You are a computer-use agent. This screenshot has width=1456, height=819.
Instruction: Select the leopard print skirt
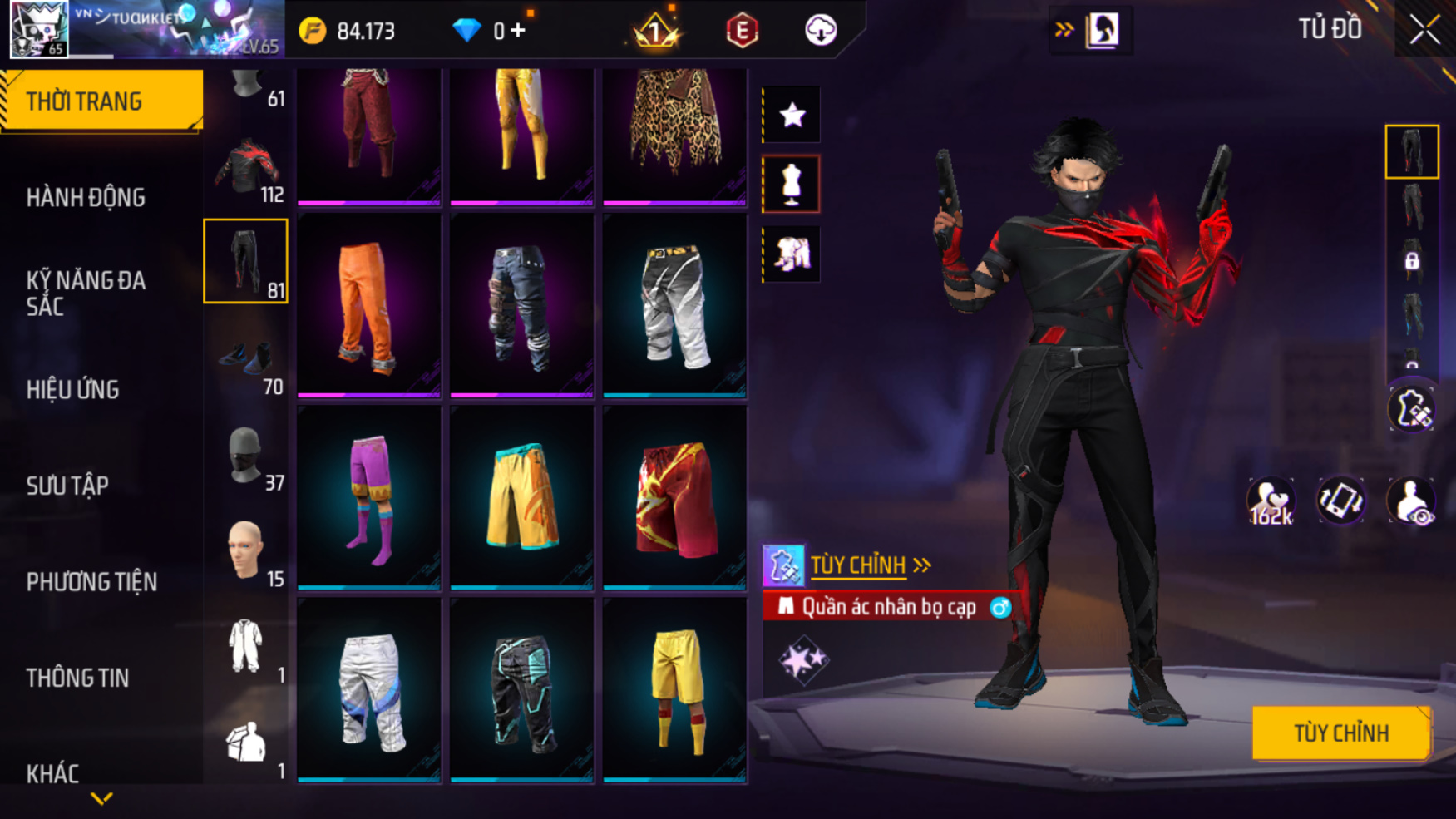point(674,133)
